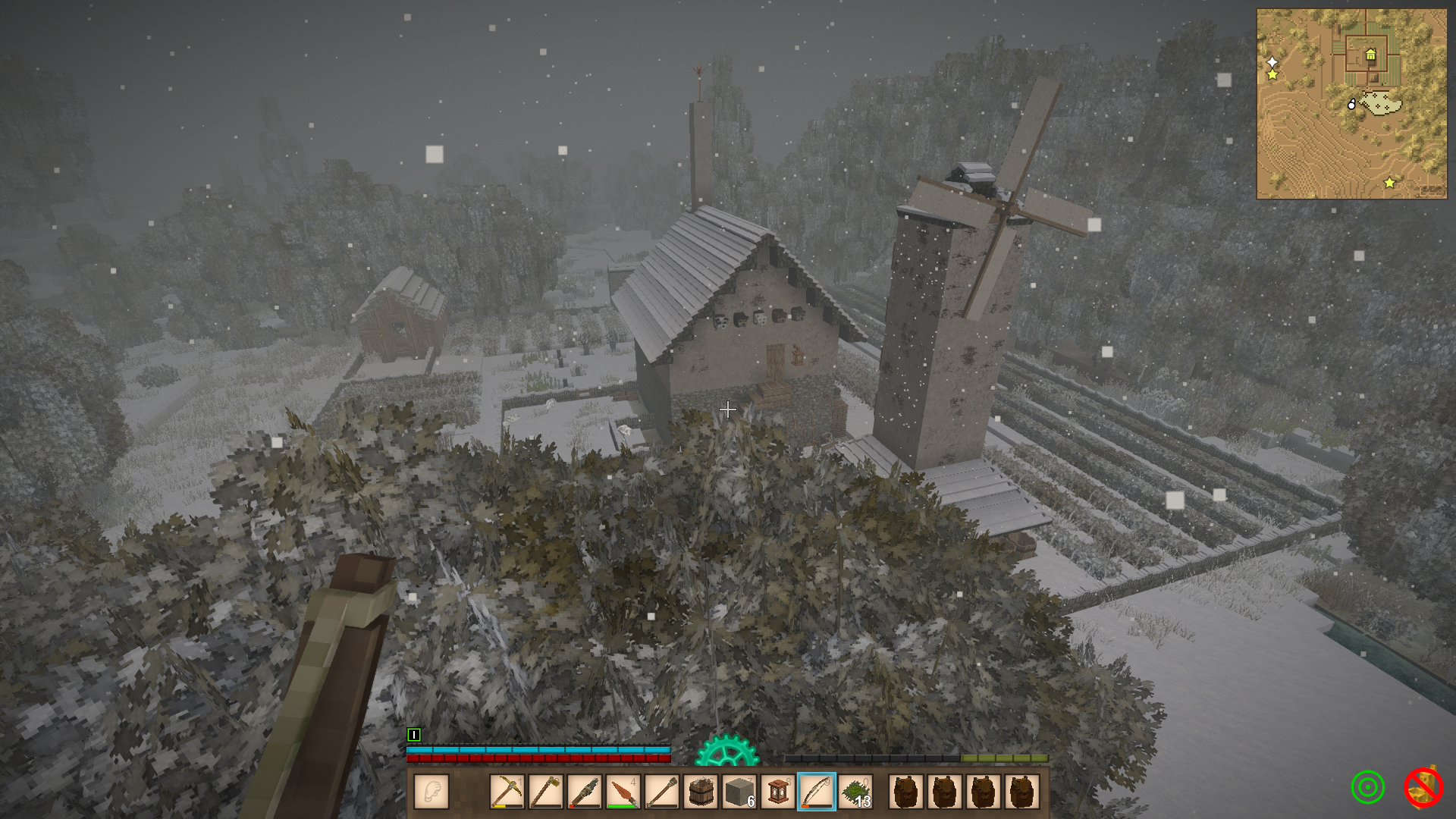This screenshot has width=1456, height=819.
Task: Select the pickaxe in hotbar slot 1
Action: point(507,792)
